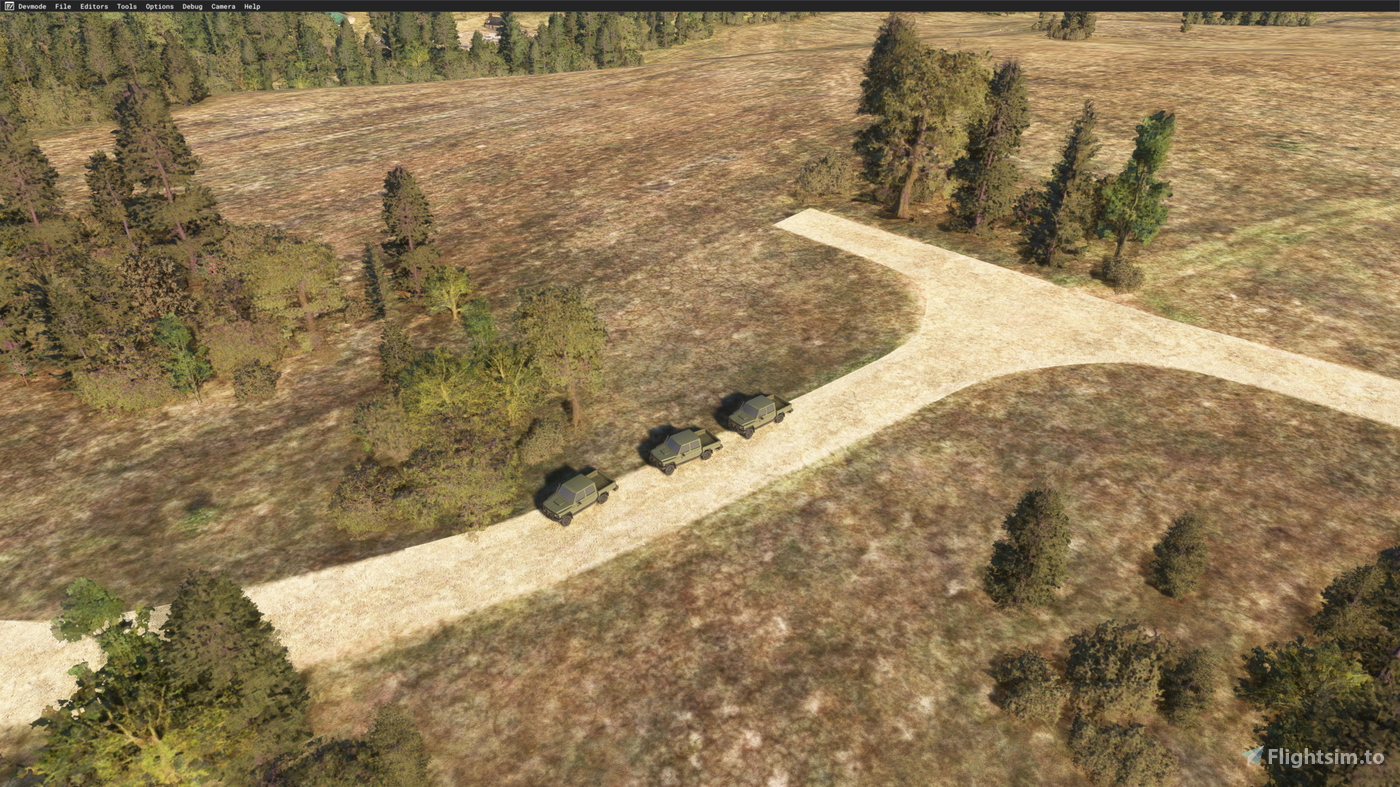This screenshot has height=787, width=1400.
Task: Open the Camera menu
Action: pyautogui.click(x=221, y=5)
